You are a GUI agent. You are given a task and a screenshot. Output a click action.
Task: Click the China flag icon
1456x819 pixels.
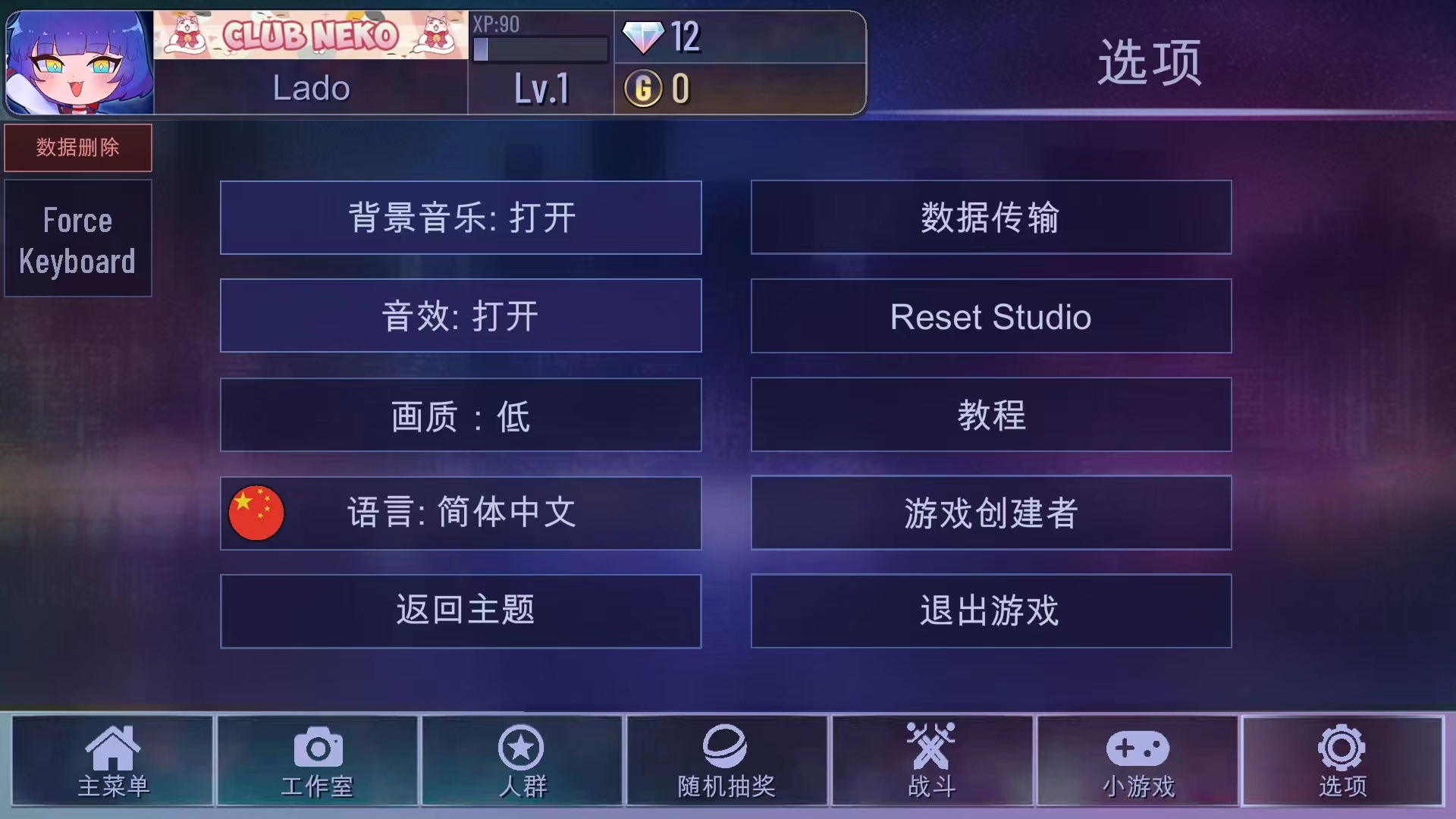256,513
